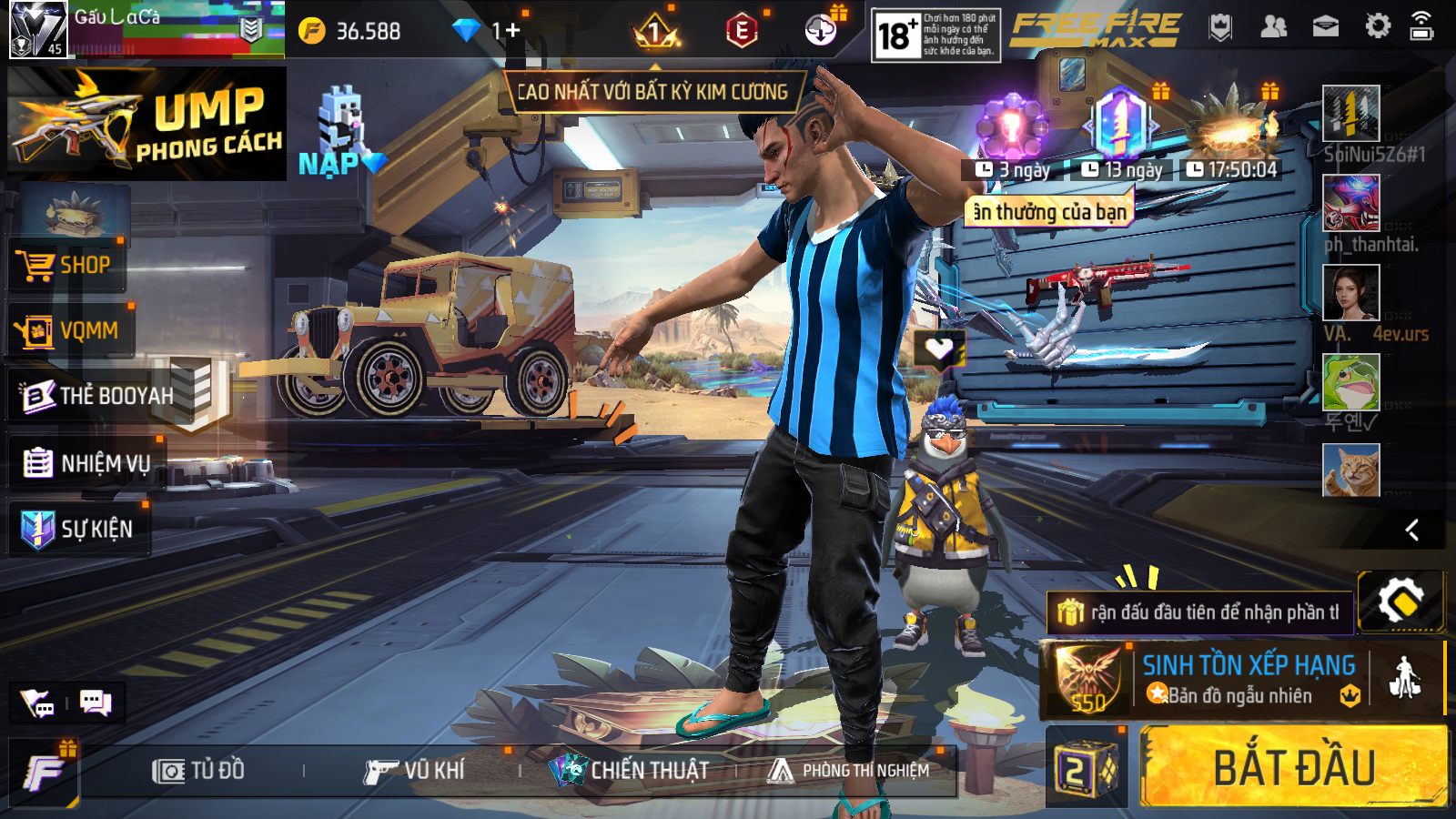Open the NHIỆM VỤ missions list
The height and width of the screenshot is (819, 1456).
[86, 463]
